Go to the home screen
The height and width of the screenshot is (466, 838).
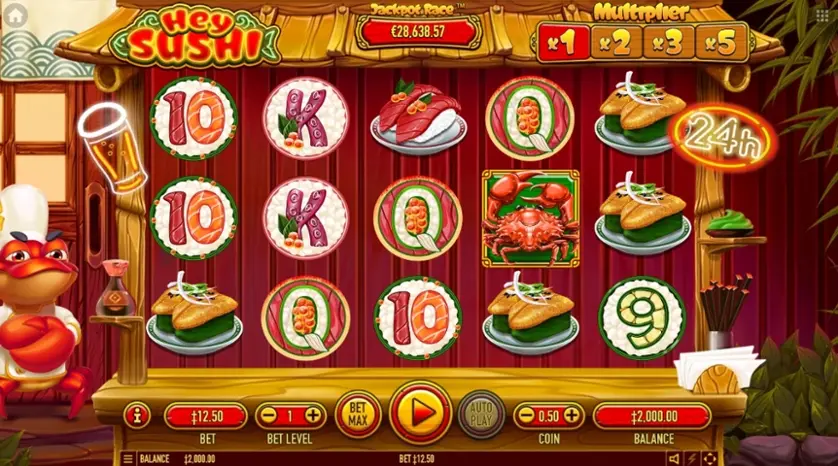click(17, 17)
